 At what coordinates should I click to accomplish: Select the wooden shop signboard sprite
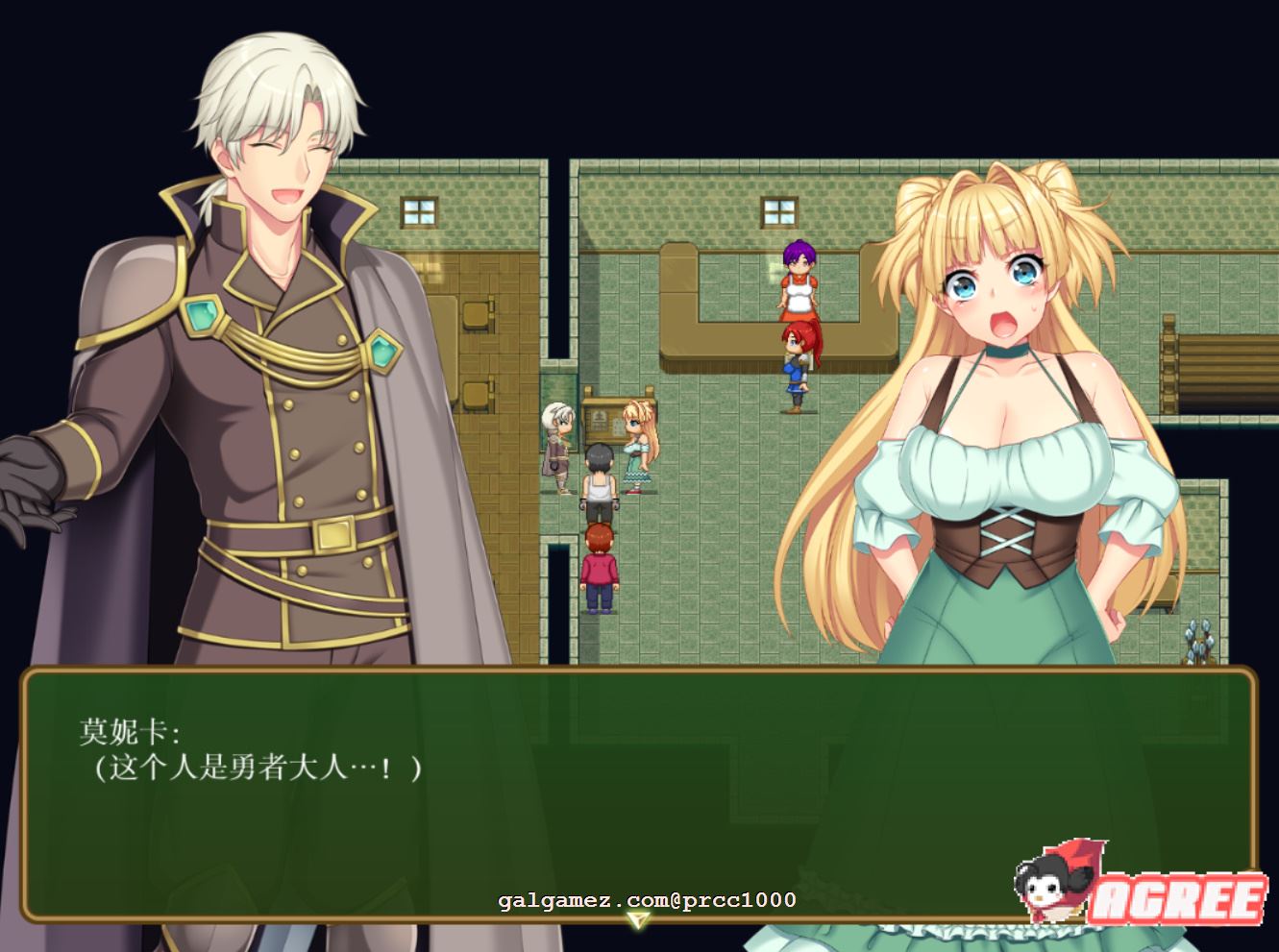coord(603,421)
